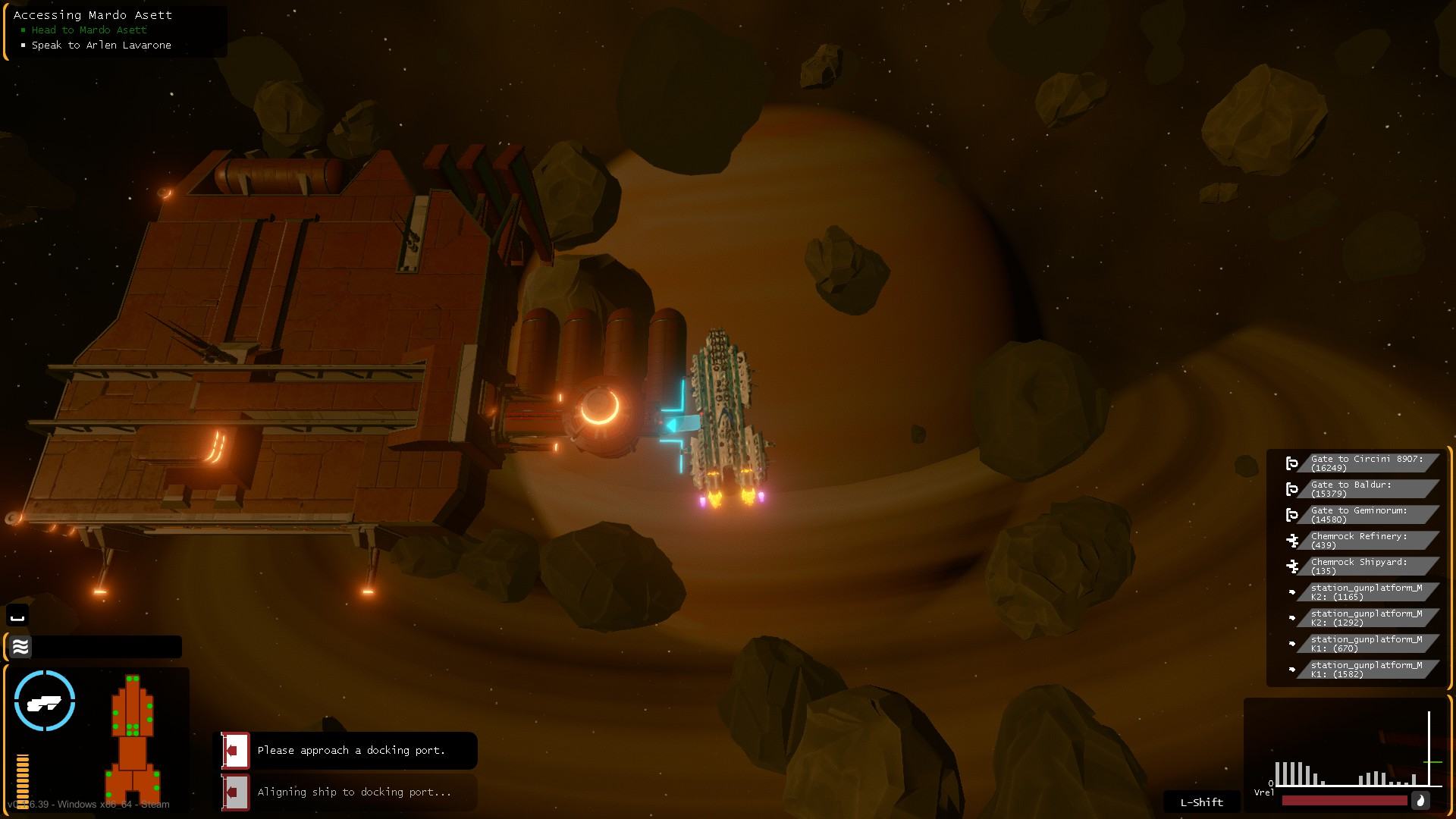Choose Gate to Baldur in target list
Screen dimensions: 1456x819
click(1367, 489)
